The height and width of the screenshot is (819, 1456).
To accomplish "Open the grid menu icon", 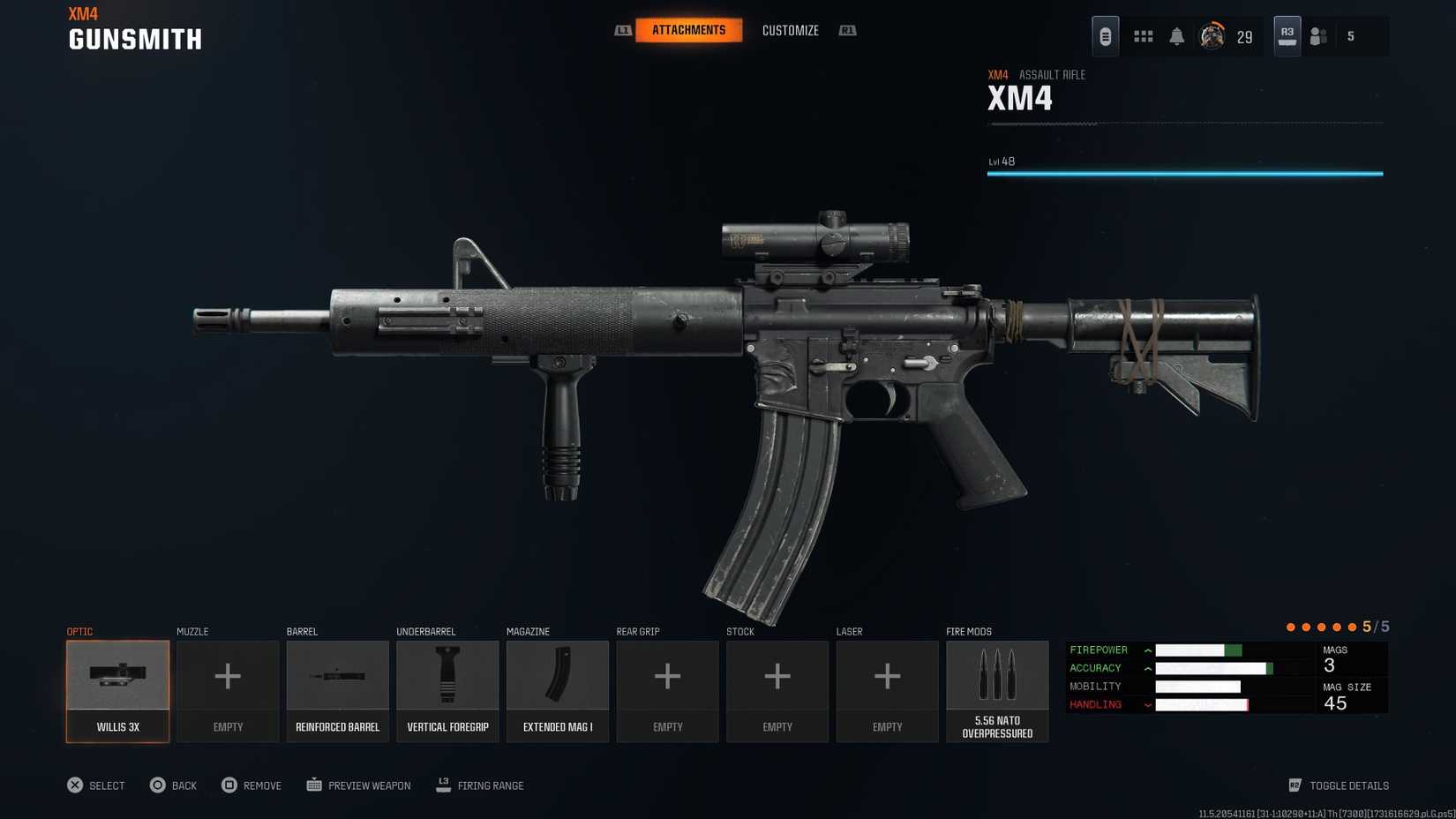I will tap(1143, 36).
